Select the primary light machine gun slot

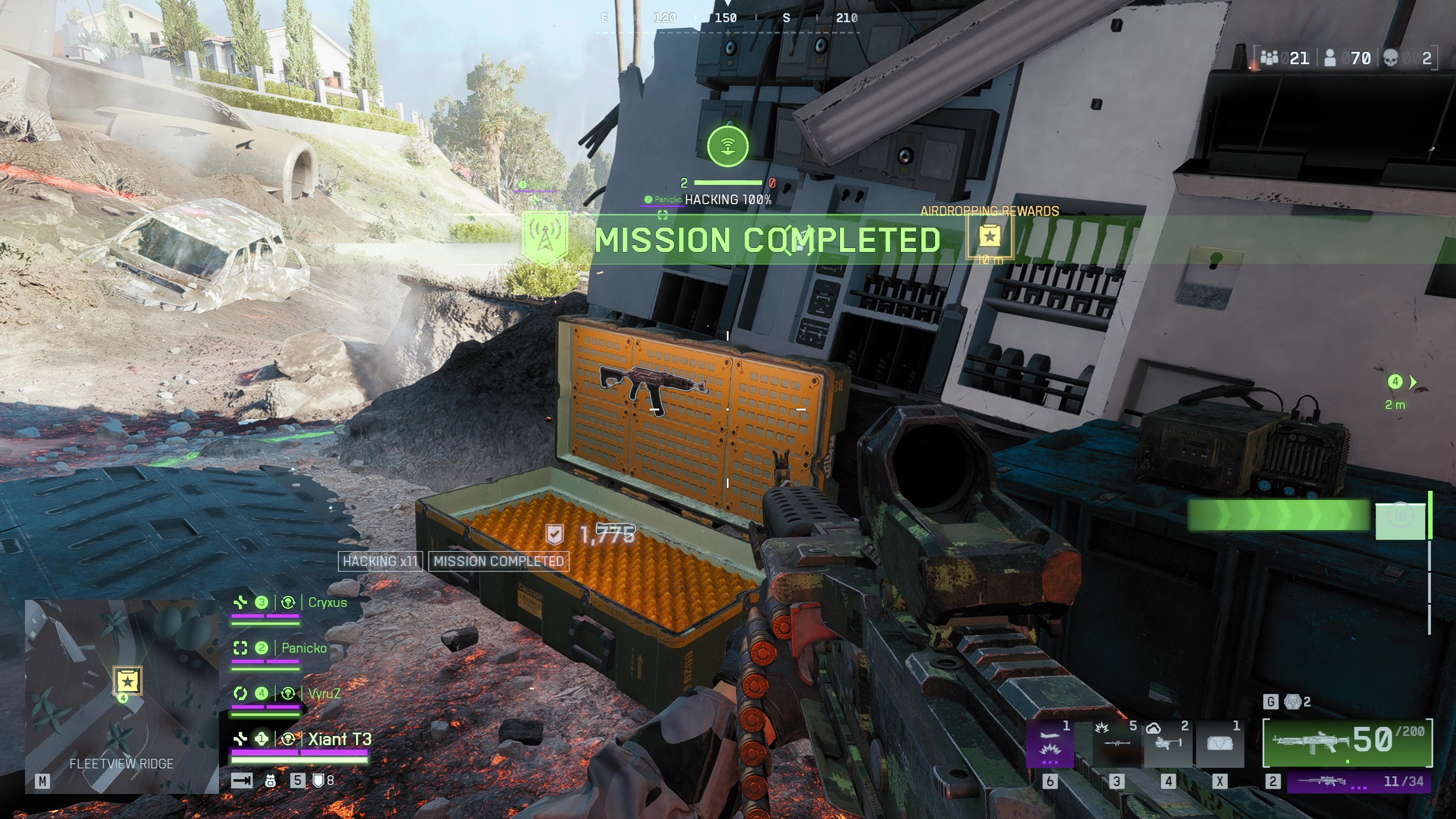coord(1347,742)
